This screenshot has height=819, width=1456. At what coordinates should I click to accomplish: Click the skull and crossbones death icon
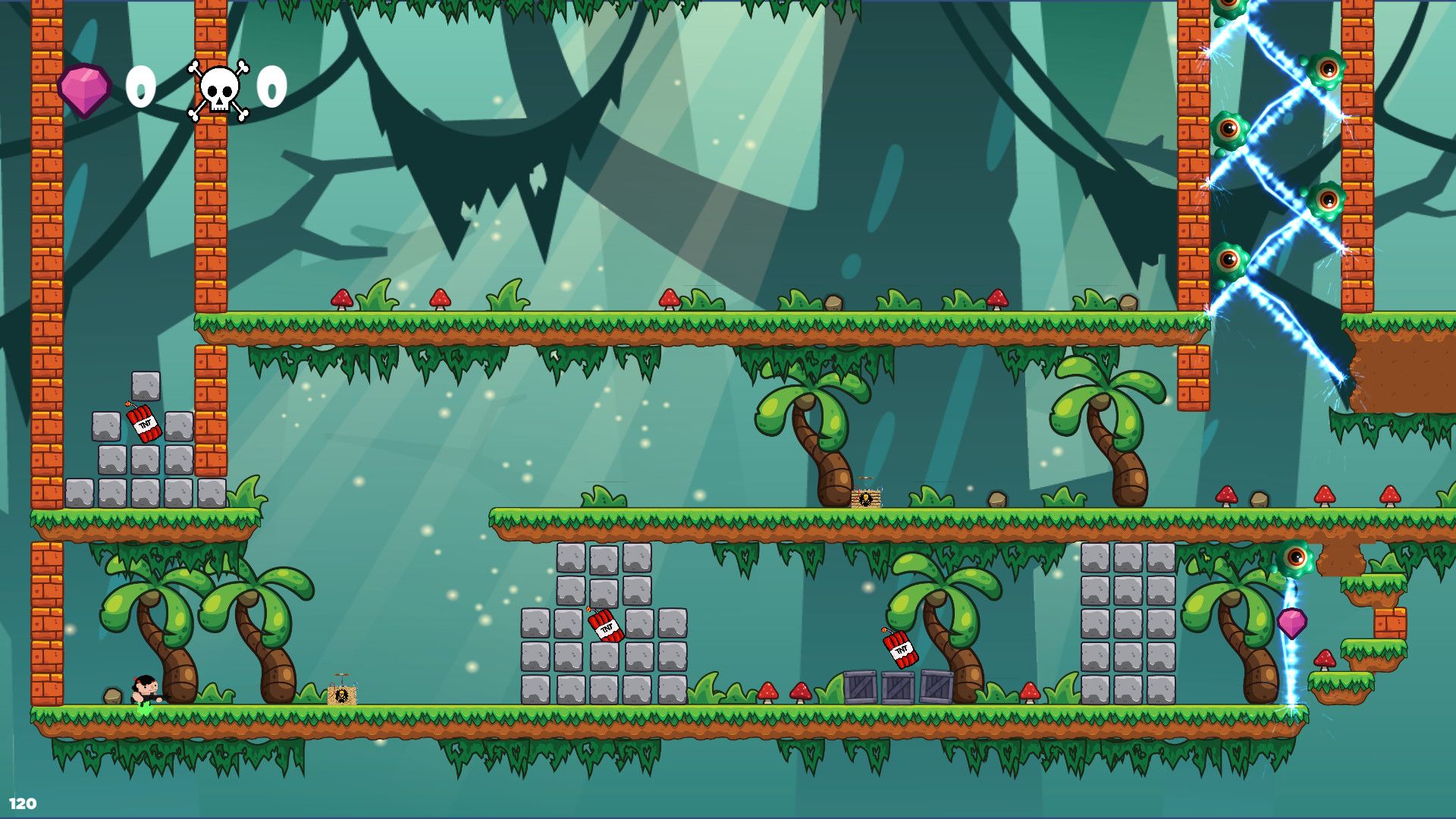click(x=218, y=91)
